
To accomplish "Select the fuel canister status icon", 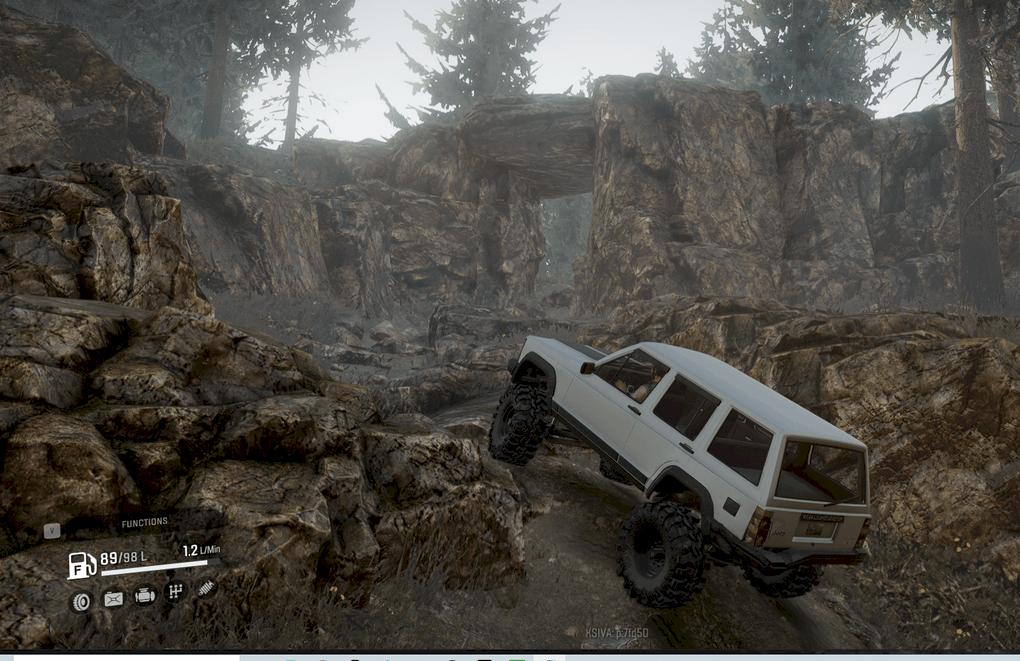I will (x=113, y=599).
